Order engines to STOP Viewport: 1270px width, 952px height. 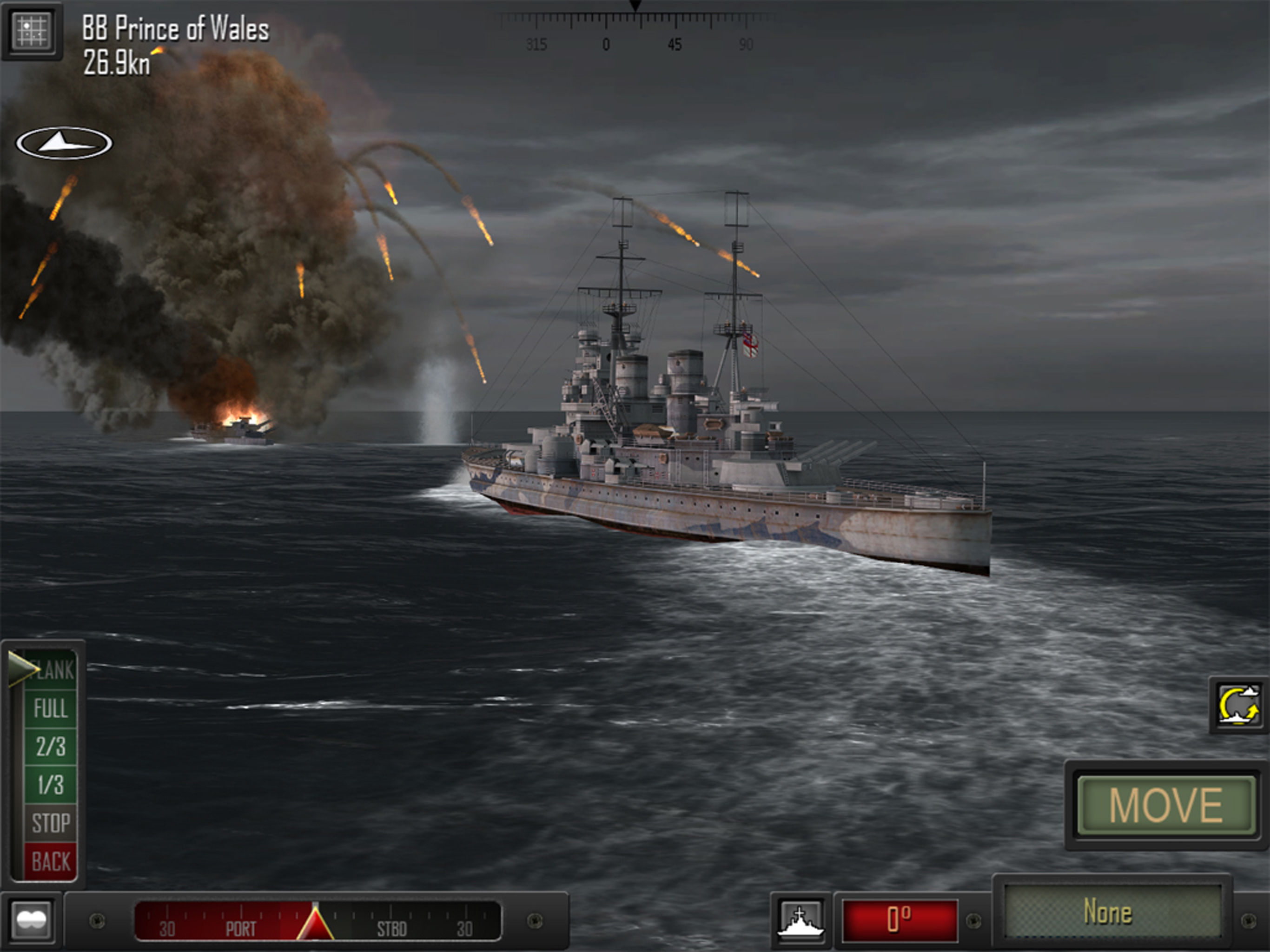(x=51, y=823)
